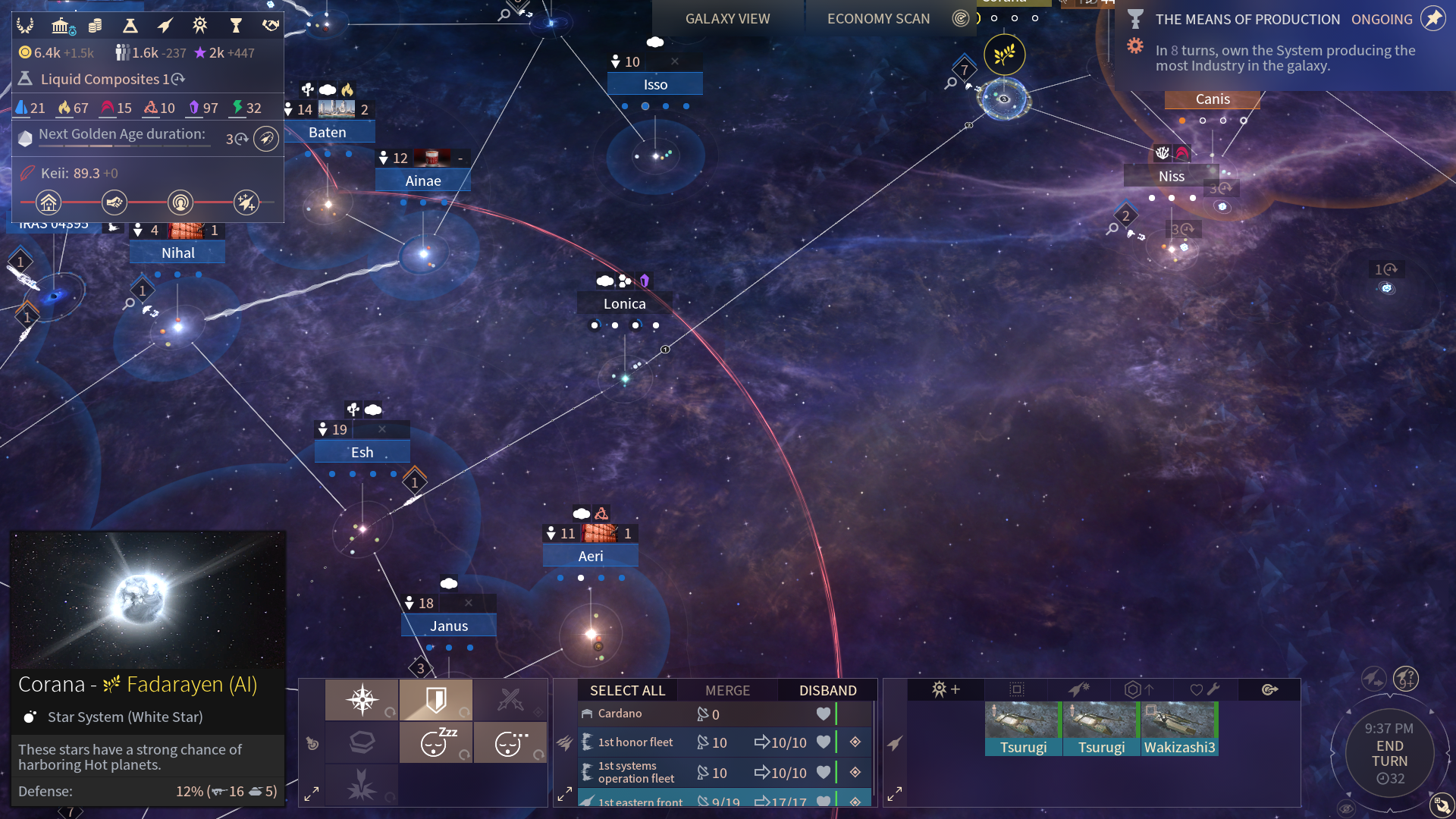Screen dimensions: 1456x819
Task: Select the Wakizashi3 ship card
Action: (1179, 728)
